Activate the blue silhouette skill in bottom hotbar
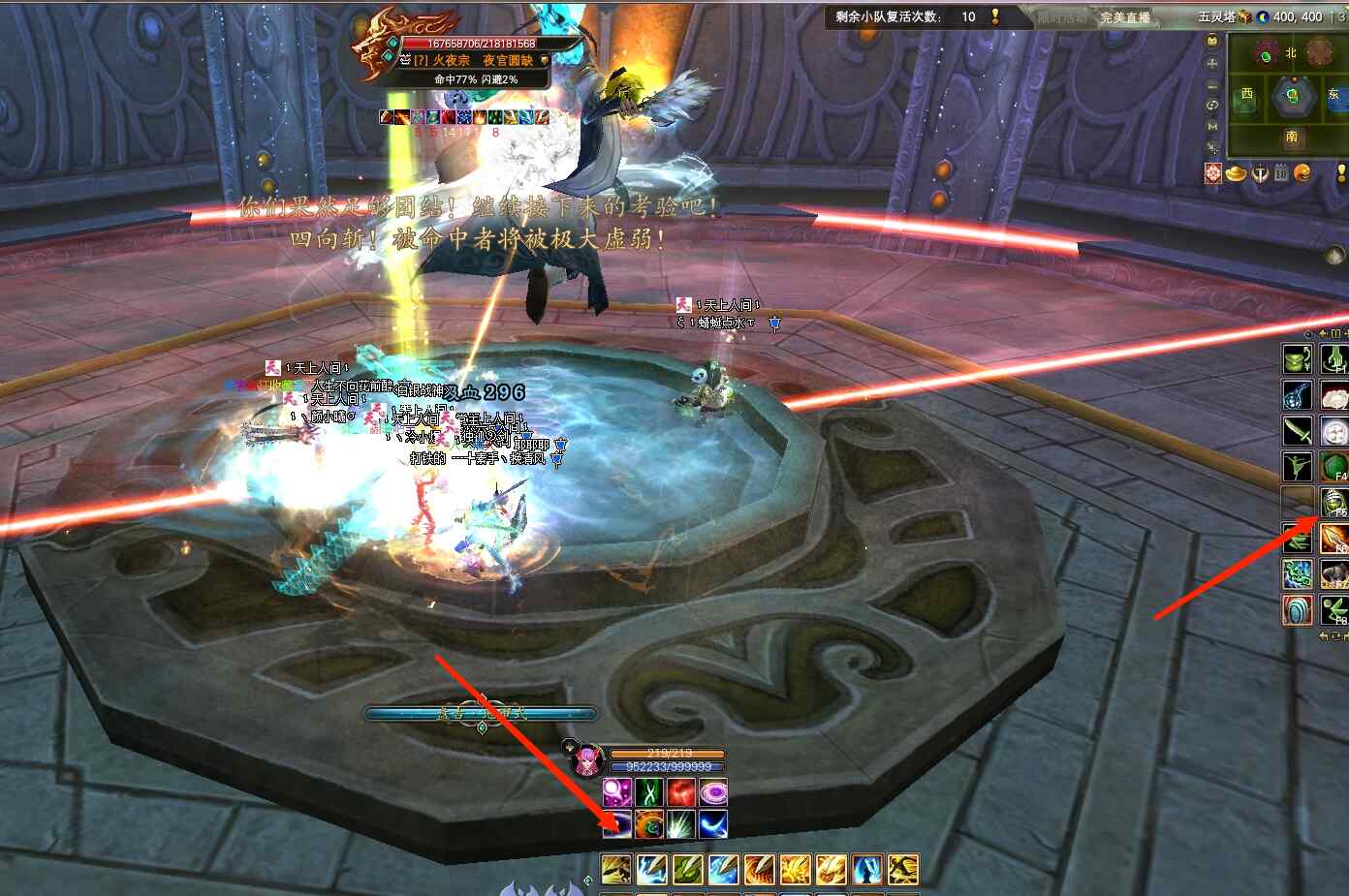The width and height of the screenshot is (1349, 896). [867, 869]
